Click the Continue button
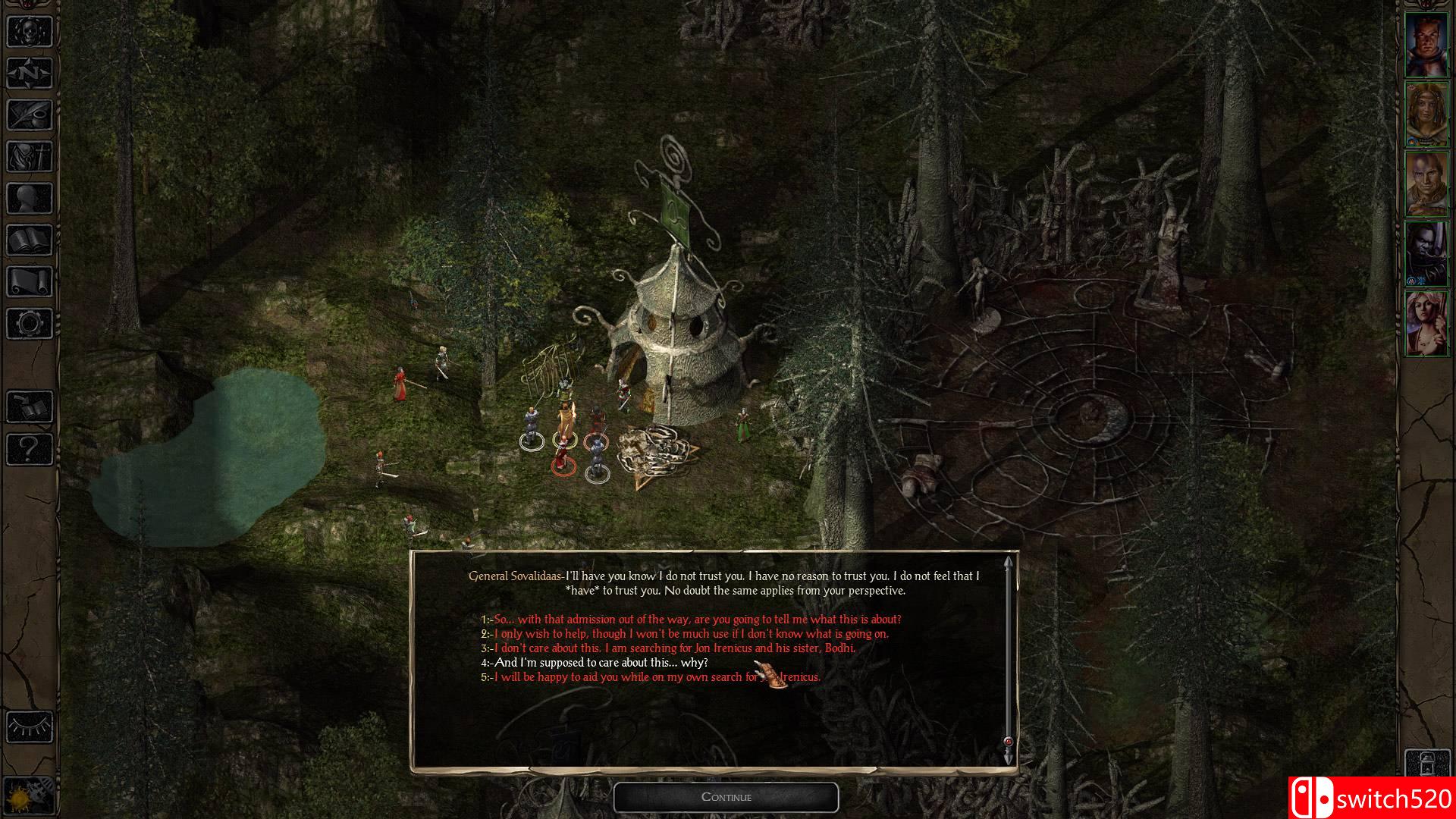Screen dimensions: 1456x819 coord(726,797)
